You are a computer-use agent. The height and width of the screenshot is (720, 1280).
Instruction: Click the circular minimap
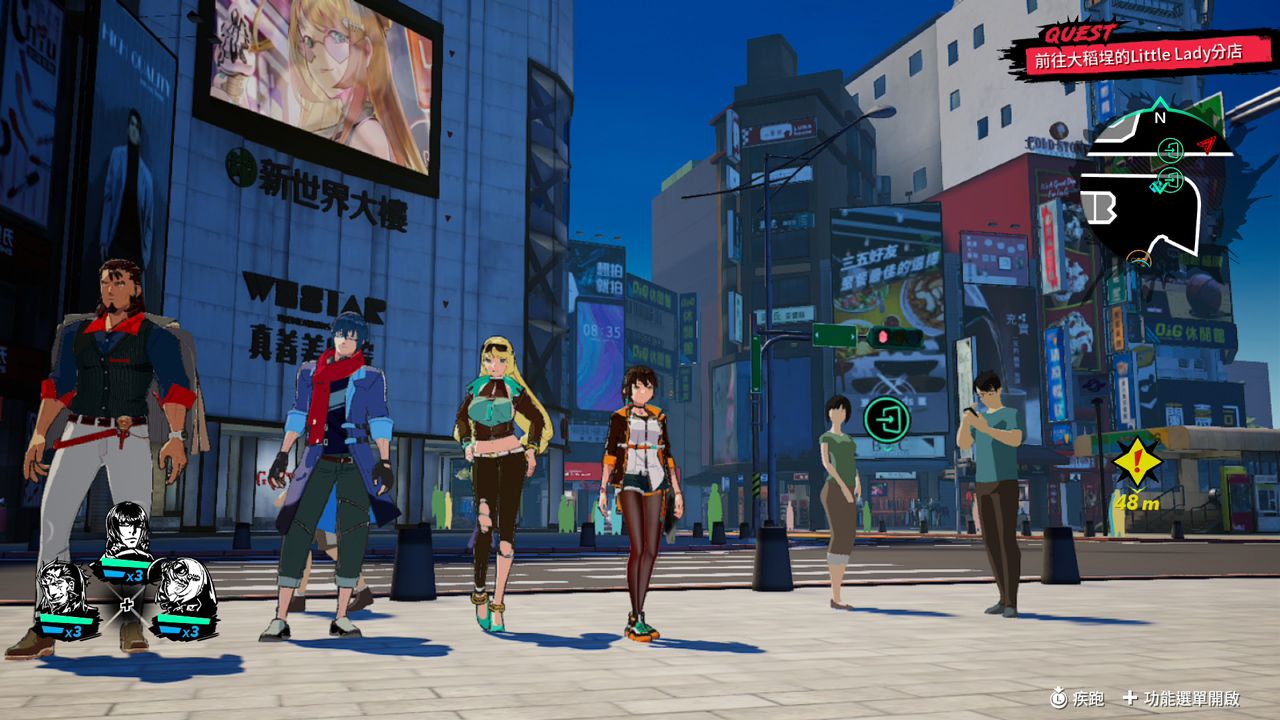(x=1158, y=185)
